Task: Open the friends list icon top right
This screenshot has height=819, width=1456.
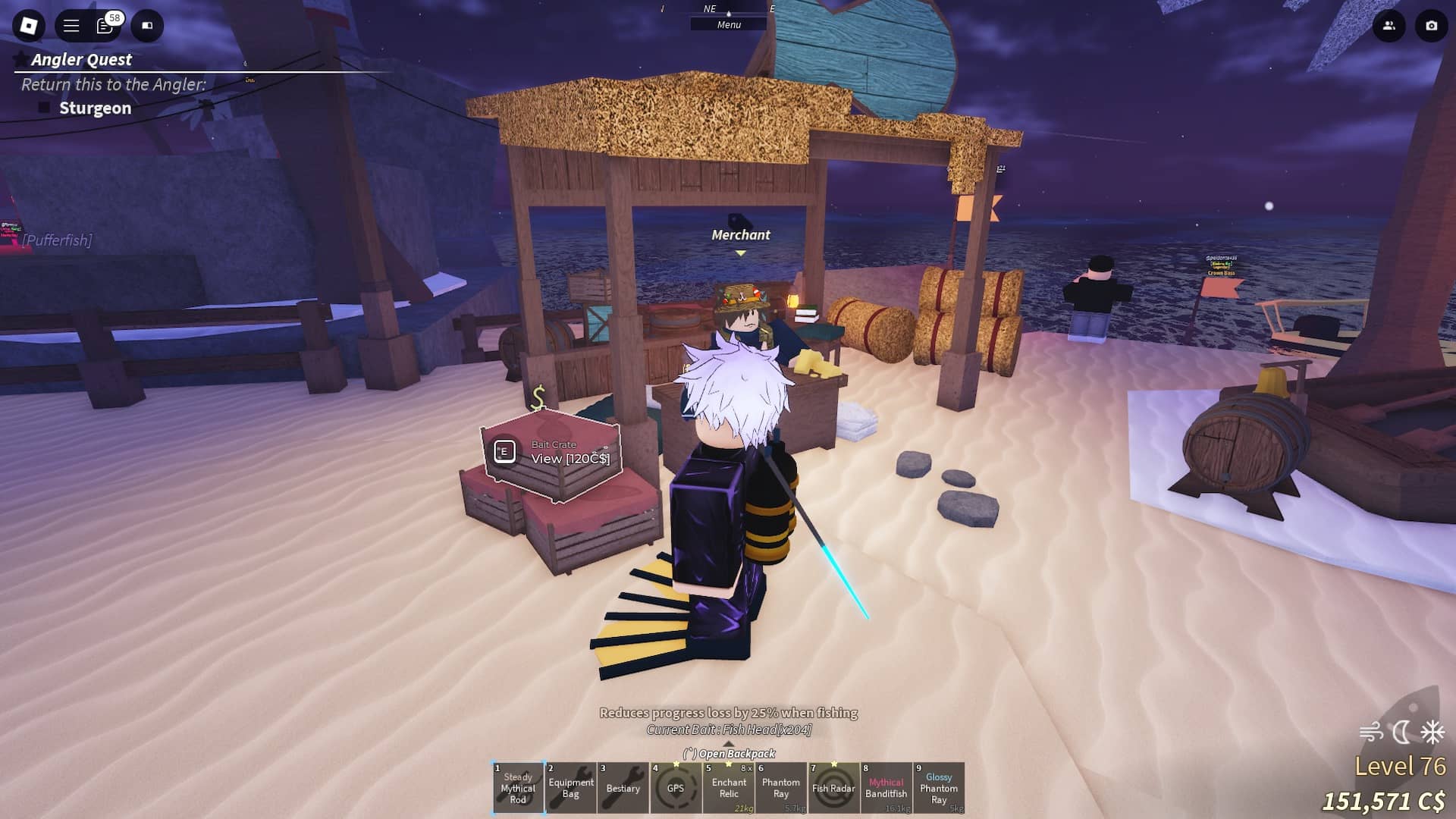Action: (1388, 25)
